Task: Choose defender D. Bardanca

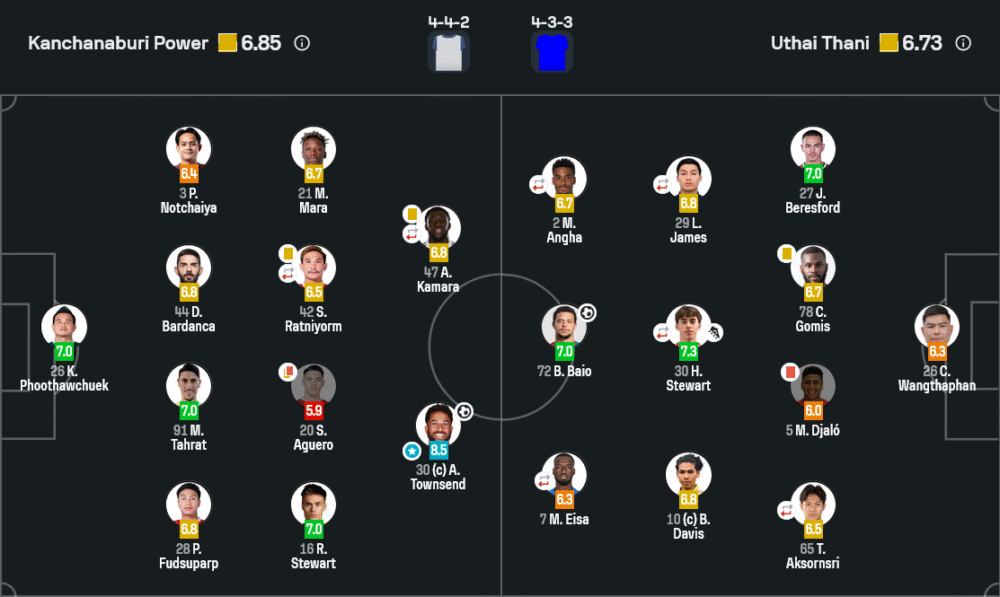Action: tap(188, 268)
